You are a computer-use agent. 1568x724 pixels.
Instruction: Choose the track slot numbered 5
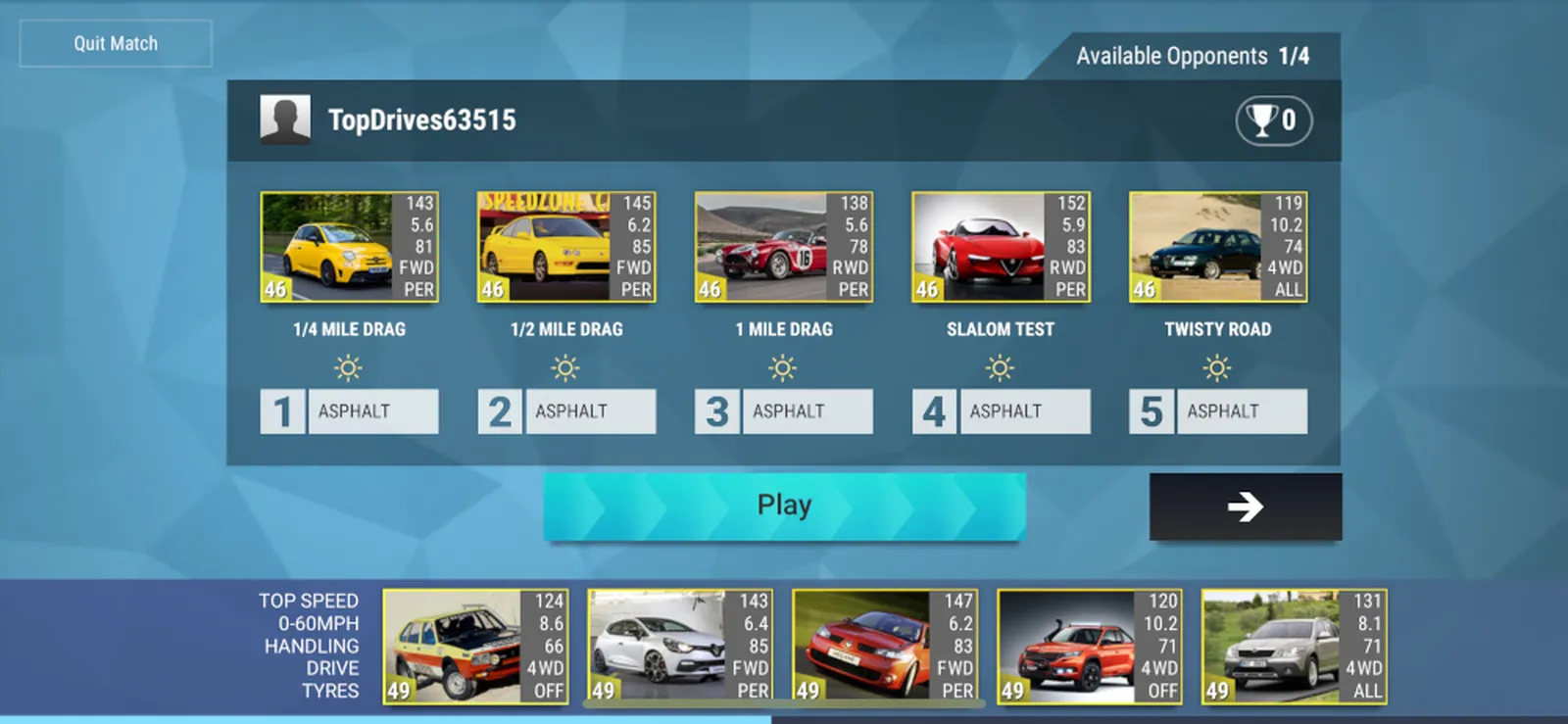(x=1218, y=411)
